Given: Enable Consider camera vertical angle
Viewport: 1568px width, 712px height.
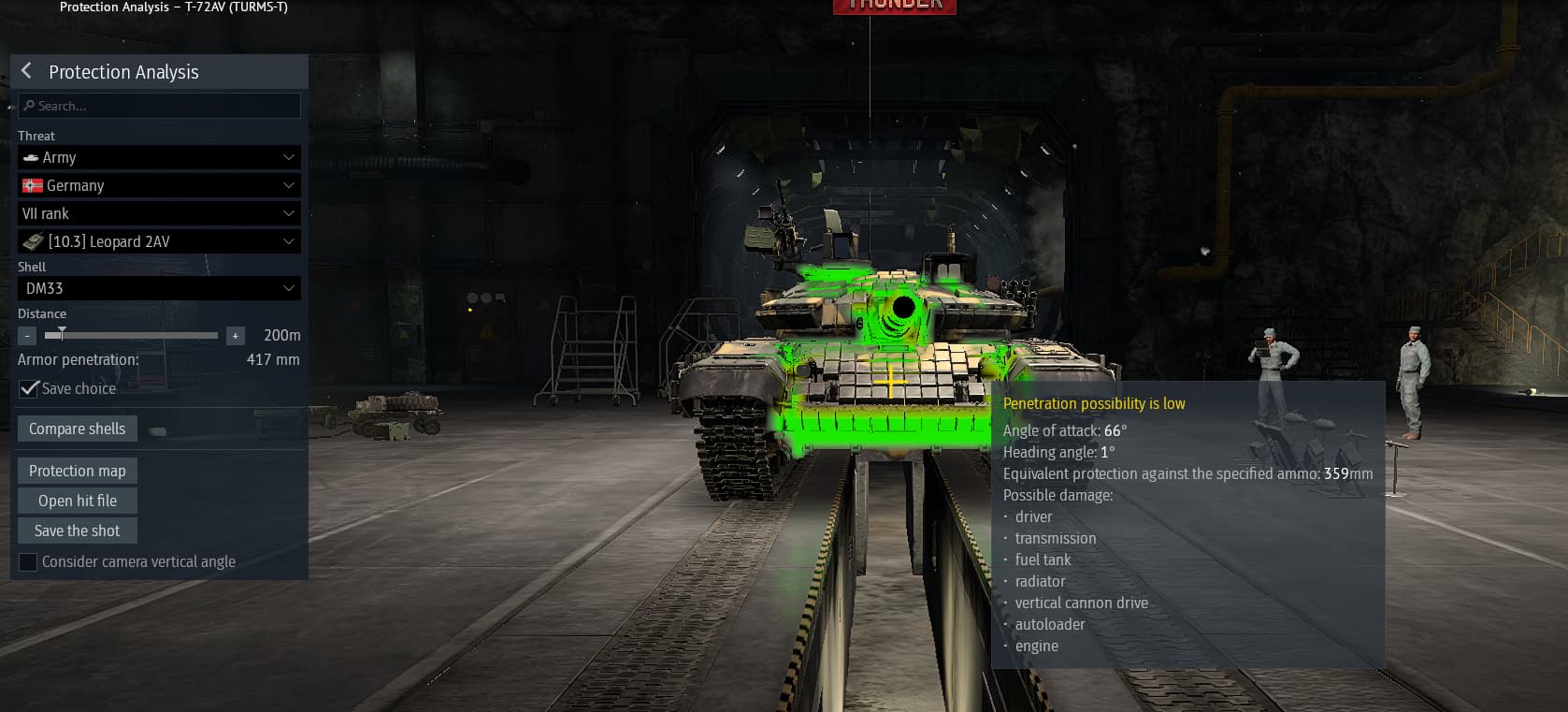Looking at the screenshot, I should pos(28,561).
